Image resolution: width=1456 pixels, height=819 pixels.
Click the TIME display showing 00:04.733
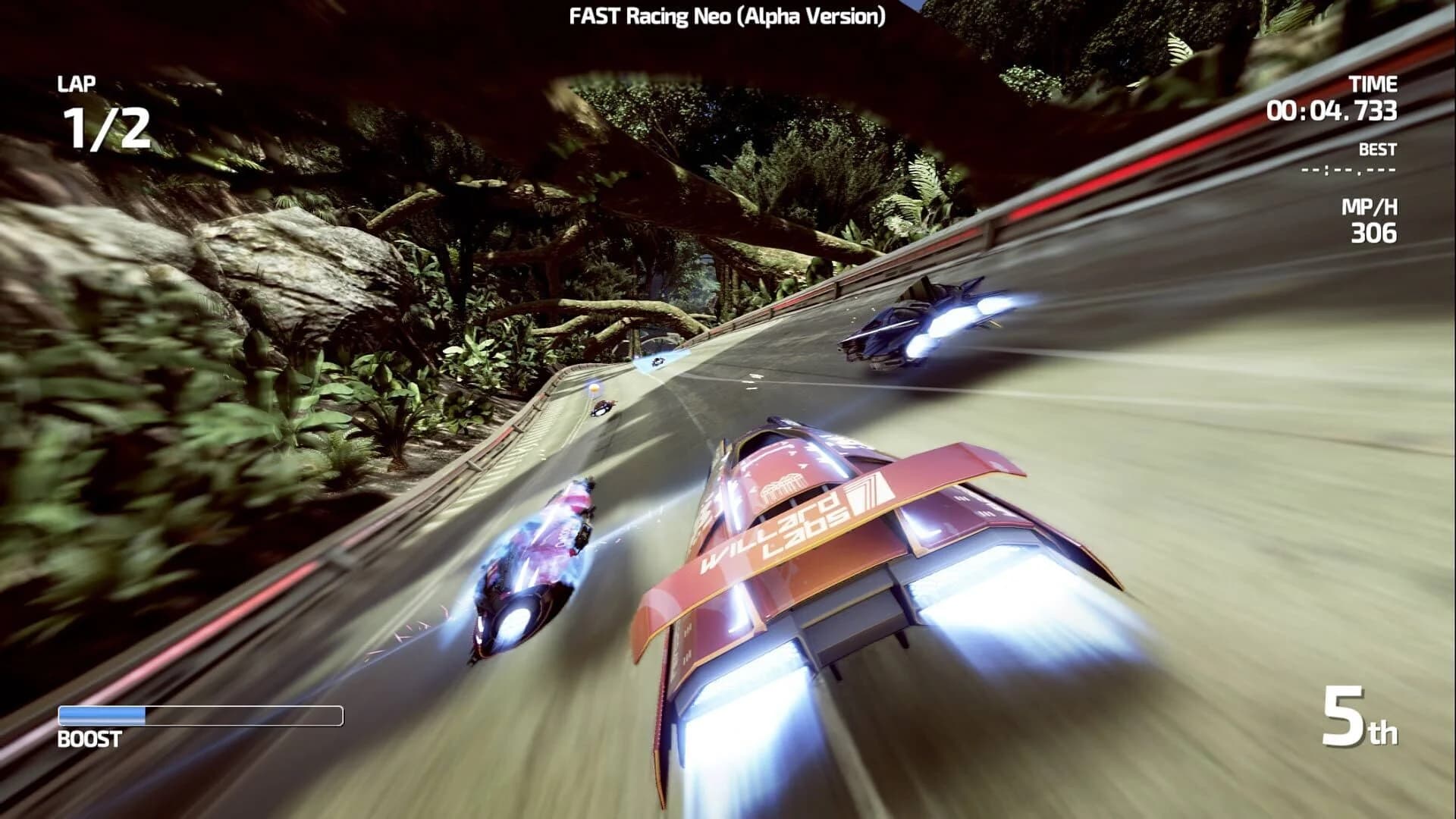(x=1333, y=111)
